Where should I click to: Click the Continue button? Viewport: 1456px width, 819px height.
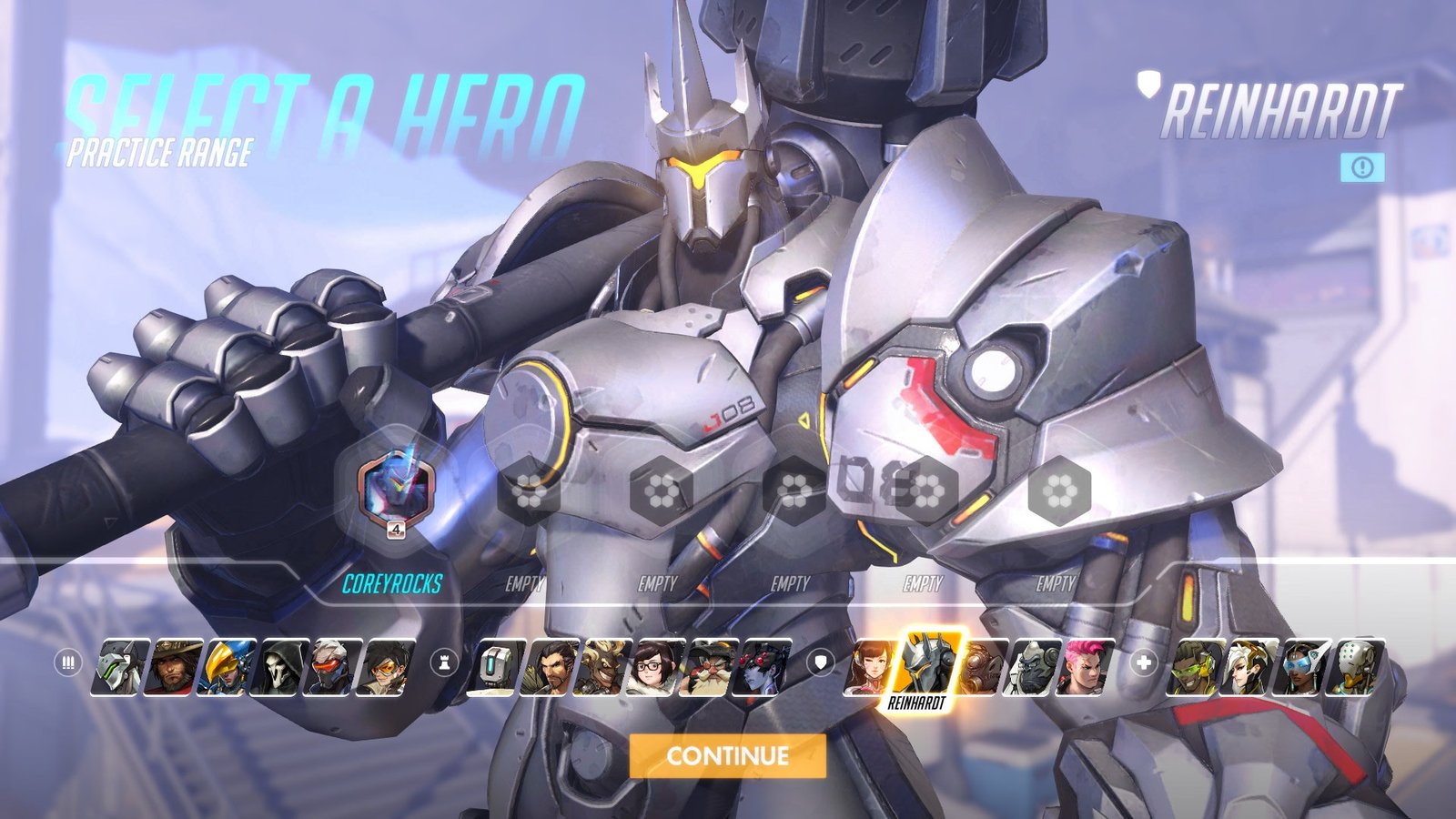click(727, 755)
